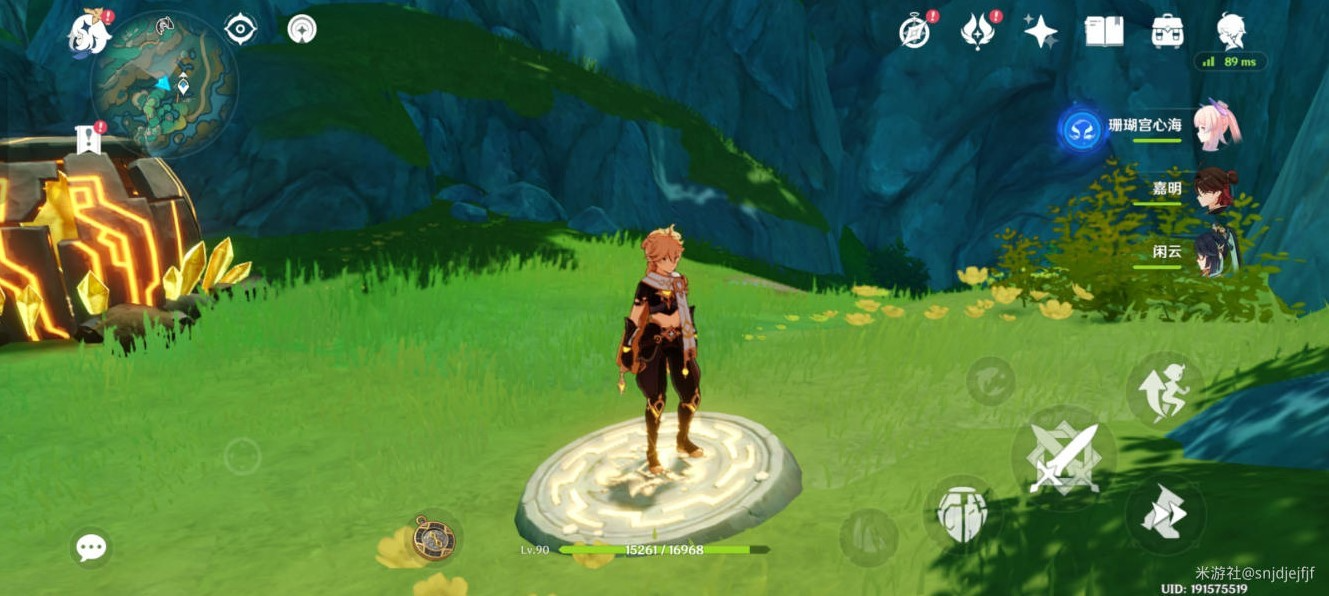Open the minimap

click(165, 85)
